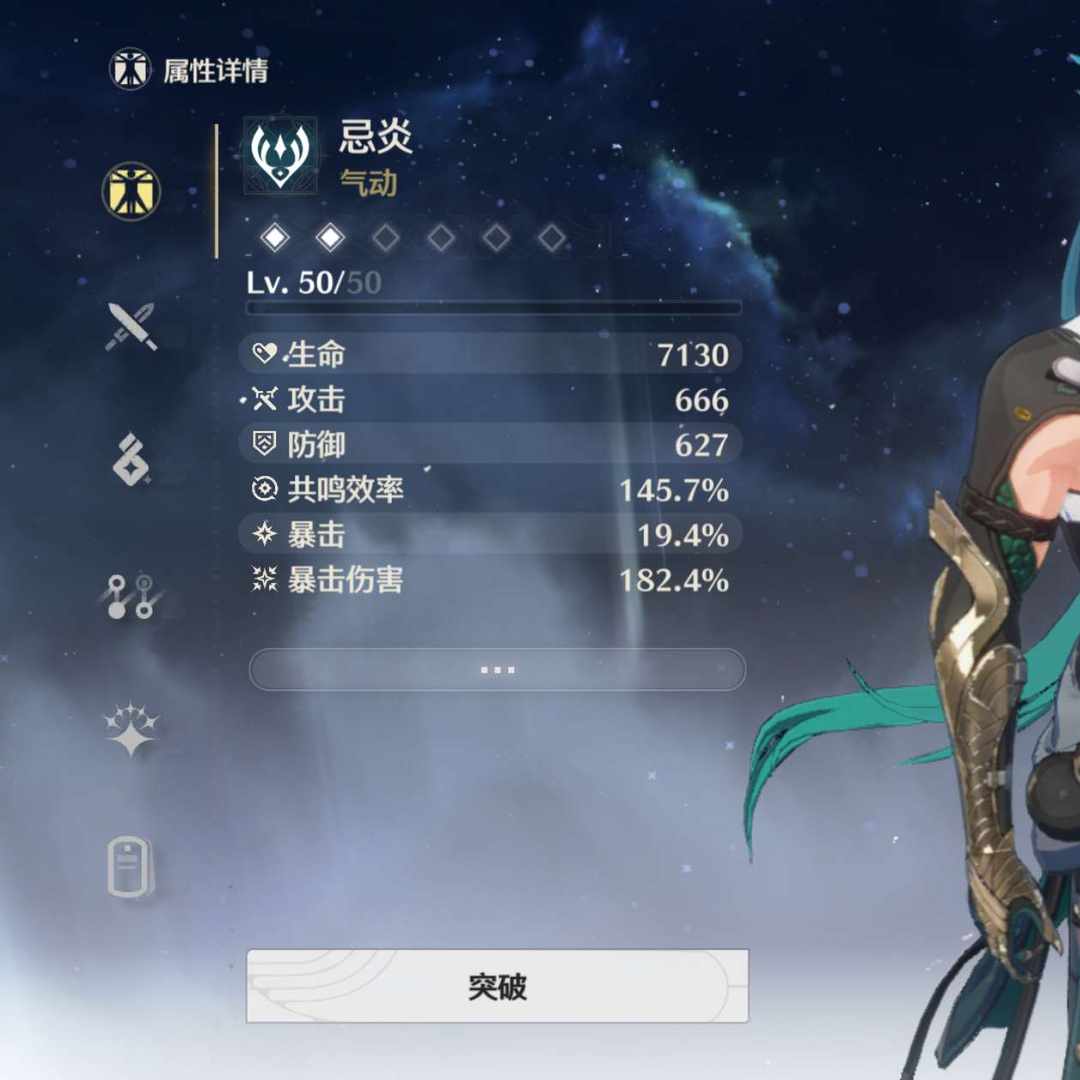The height and width of the screenshot is (1080, 1080).
Task: Open the resonance chain sparkle-star tab
Action: coord(131,728)
